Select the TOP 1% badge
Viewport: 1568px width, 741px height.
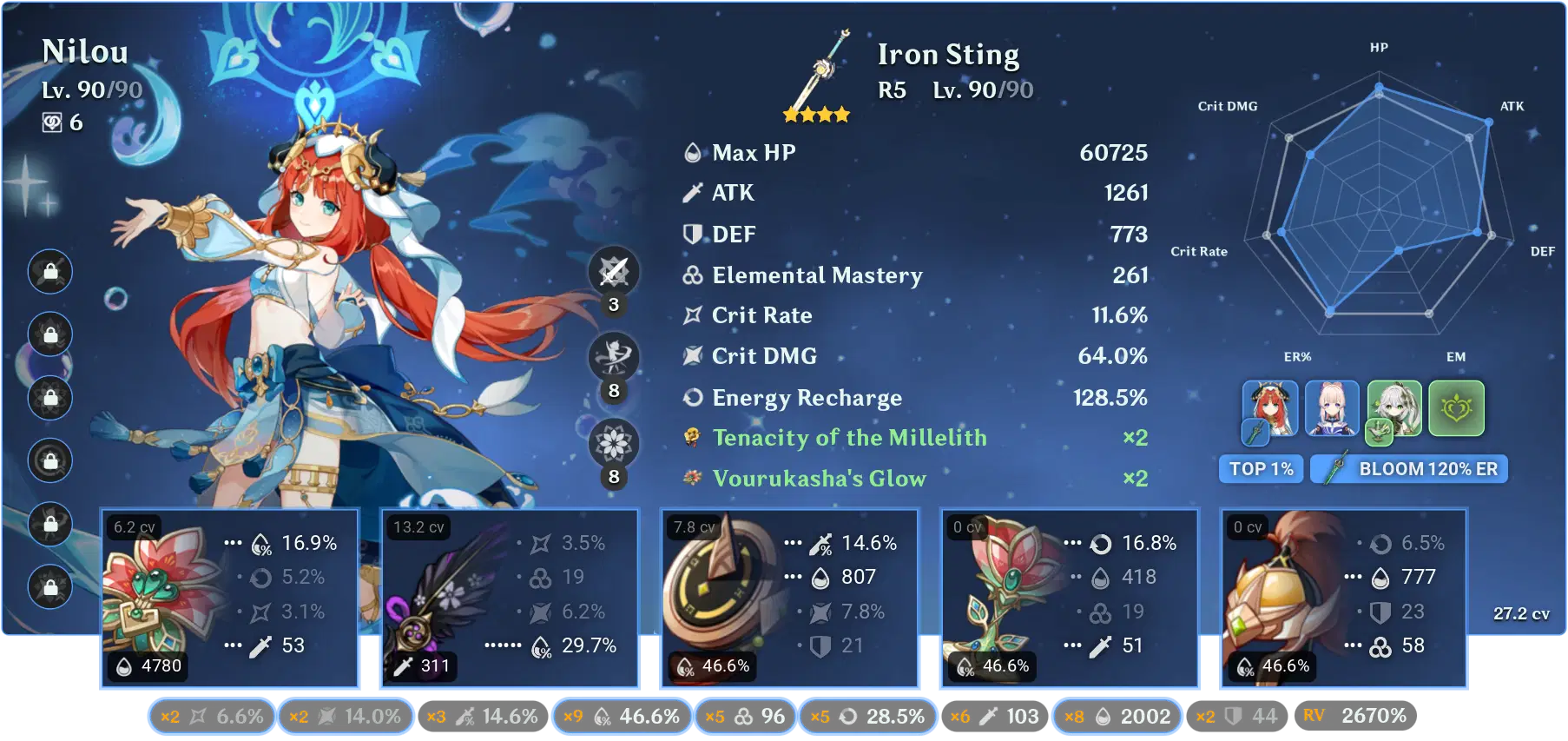point(1261,468)
